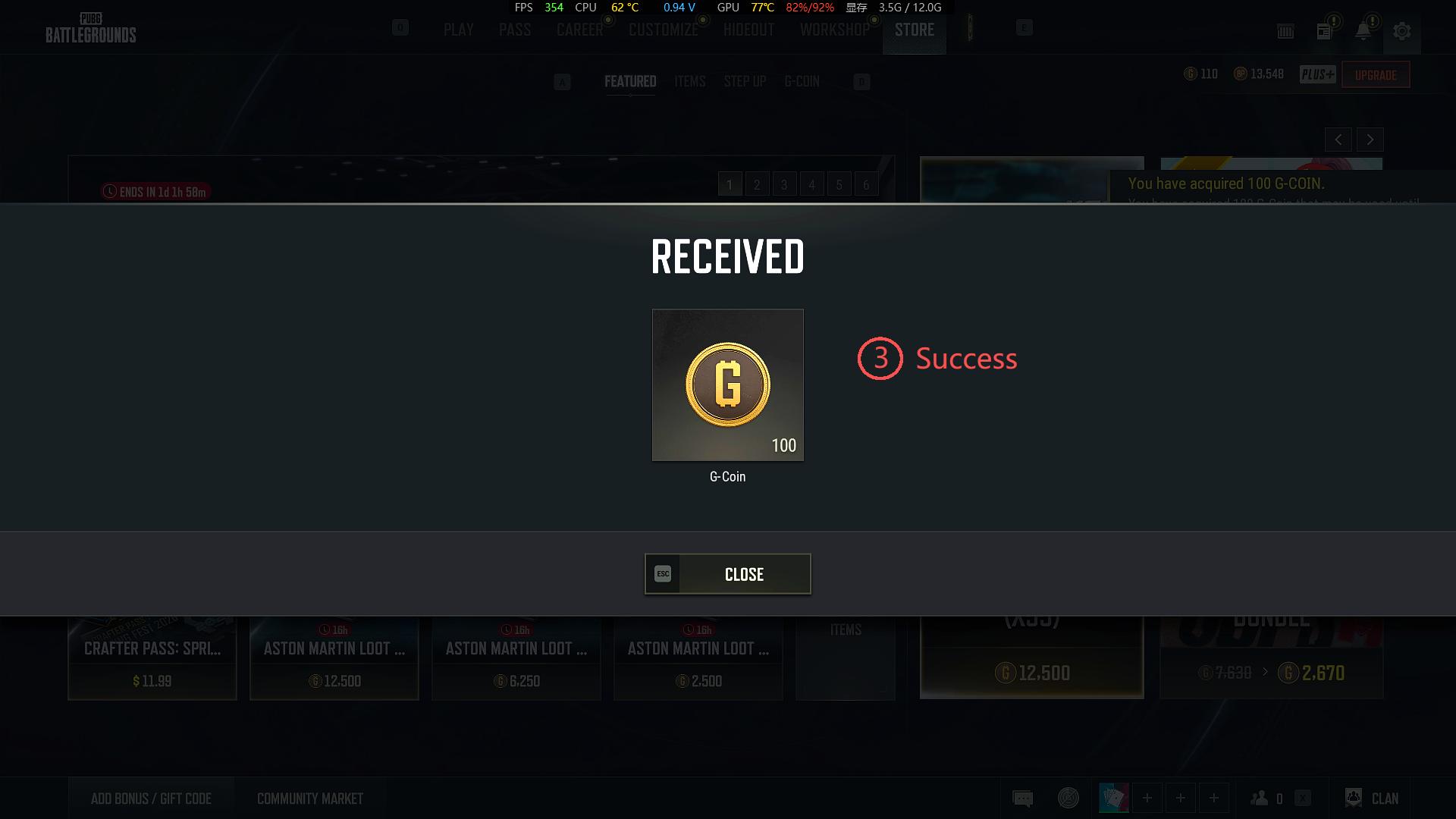Close the RECEIVED dialog

point(727,574)
